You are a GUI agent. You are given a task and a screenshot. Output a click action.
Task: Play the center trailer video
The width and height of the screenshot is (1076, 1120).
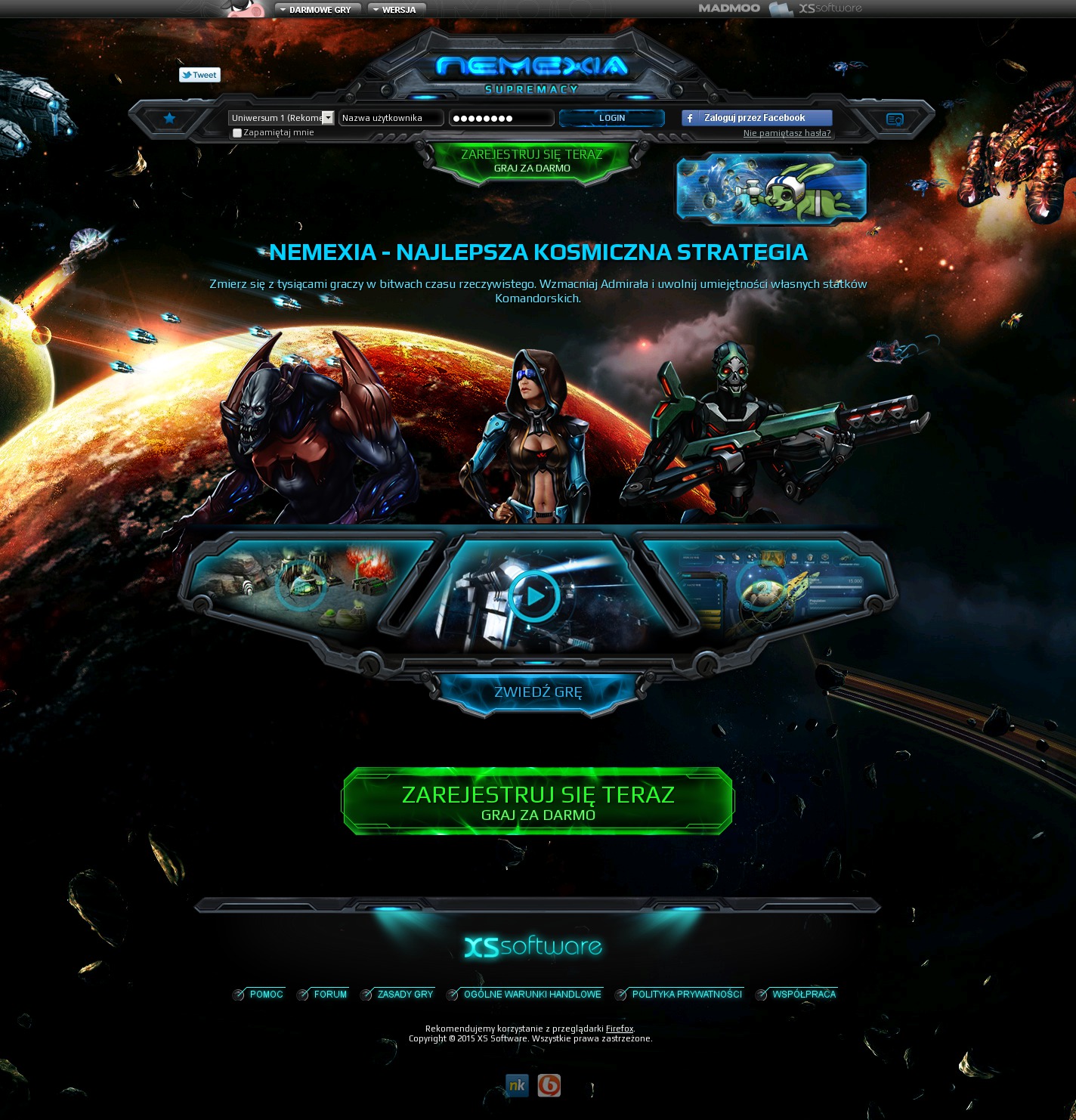pyautogui.click(x=534, y=596)
